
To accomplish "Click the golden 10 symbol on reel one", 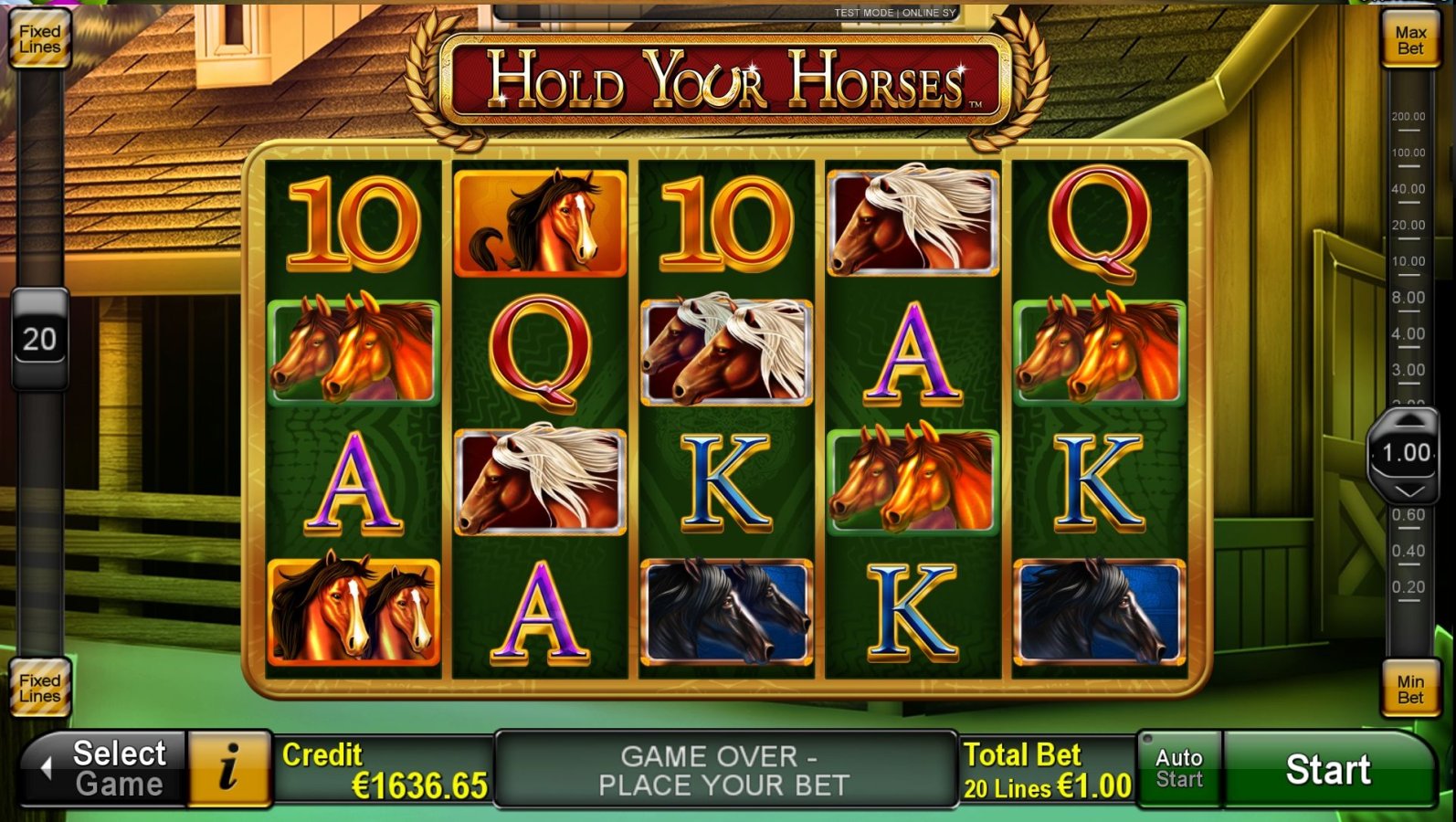I will tap(355, 222).
